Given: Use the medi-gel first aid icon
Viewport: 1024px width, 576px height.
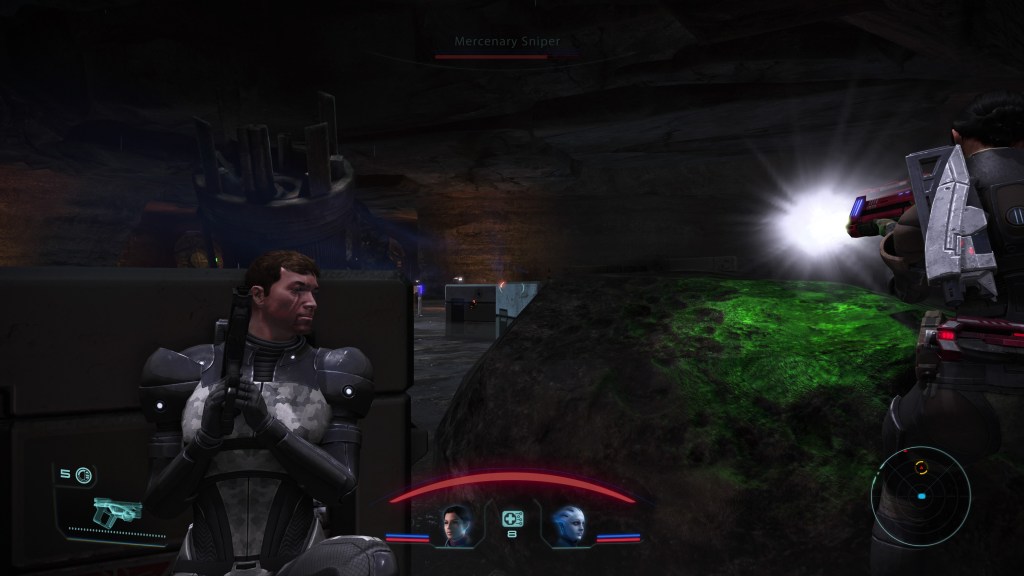Looking at the screenshot, I should click(x=512, y=518).
